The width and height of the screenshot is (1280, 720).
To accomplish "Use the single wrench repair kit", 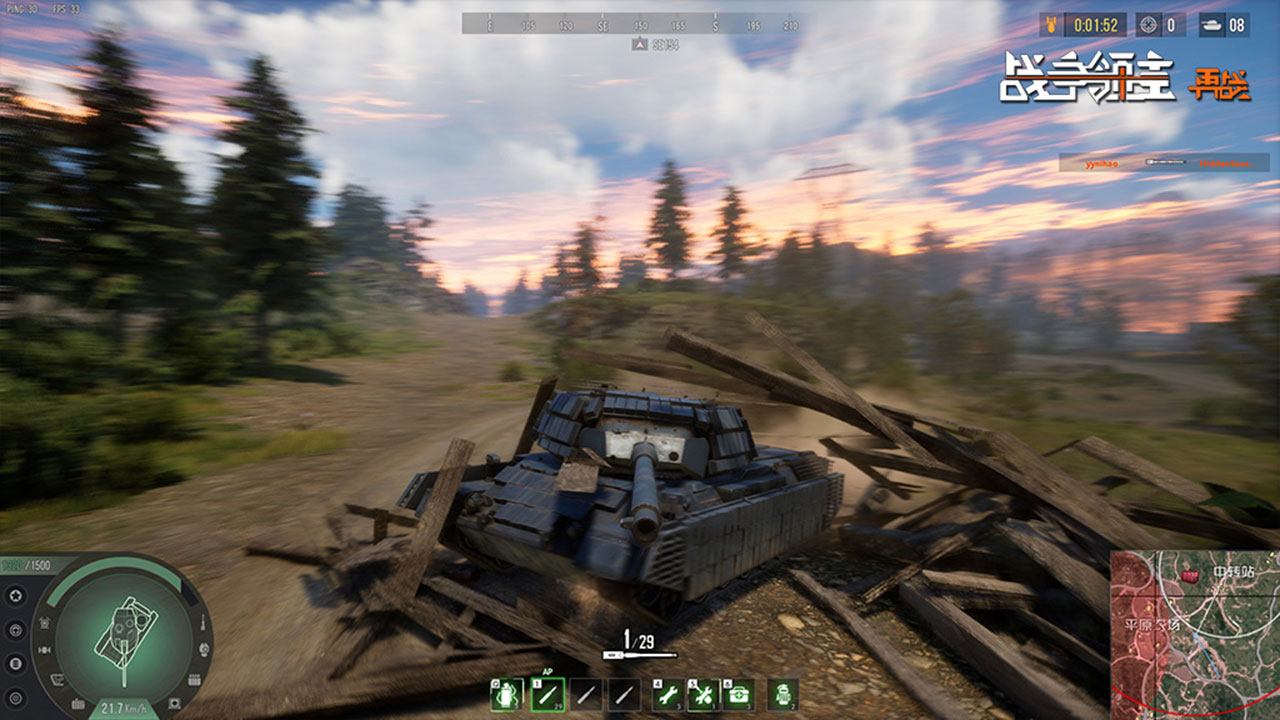I will point(667,694).
